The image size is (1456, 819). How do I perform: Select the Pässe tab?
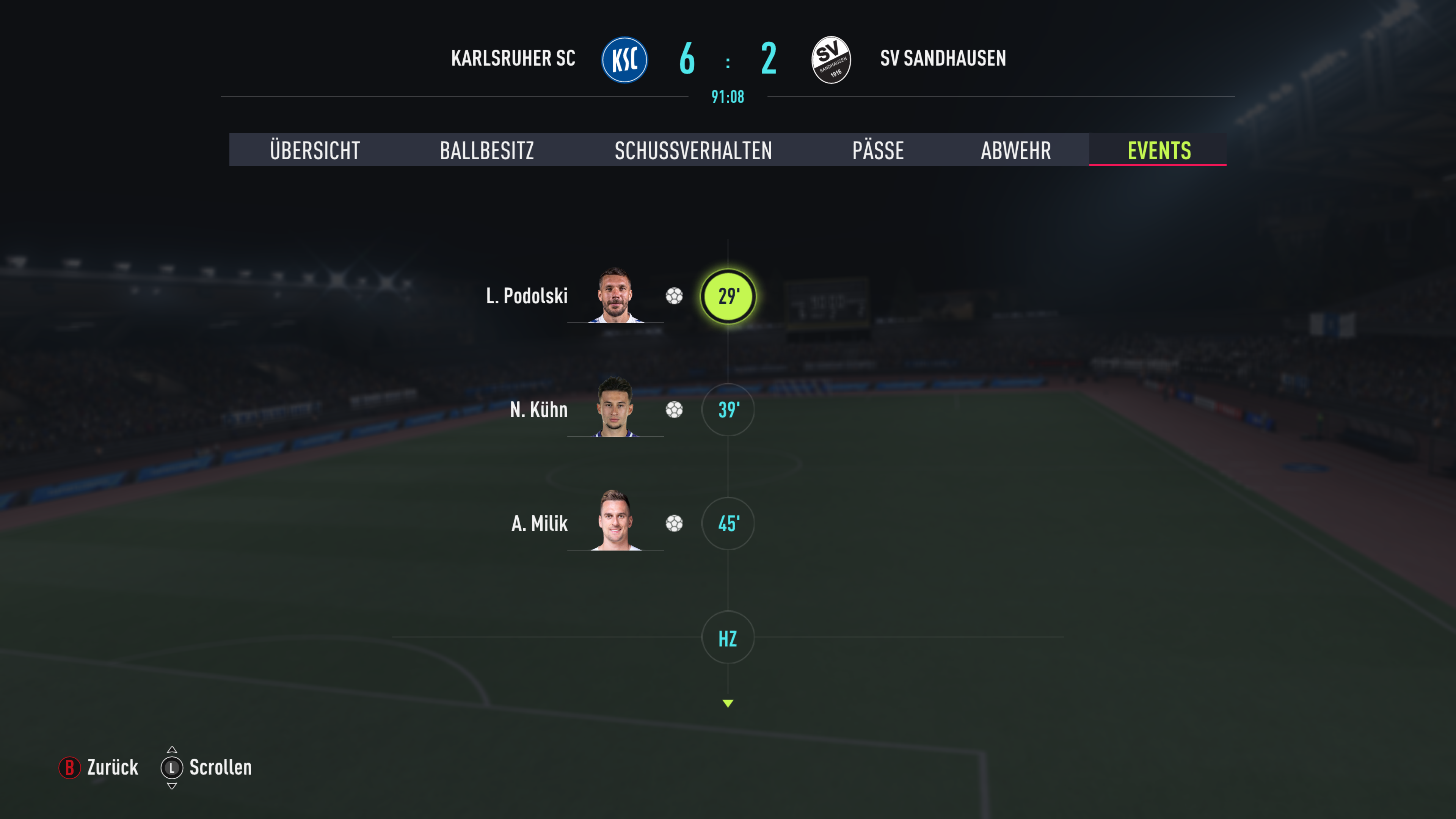point(878,151)
